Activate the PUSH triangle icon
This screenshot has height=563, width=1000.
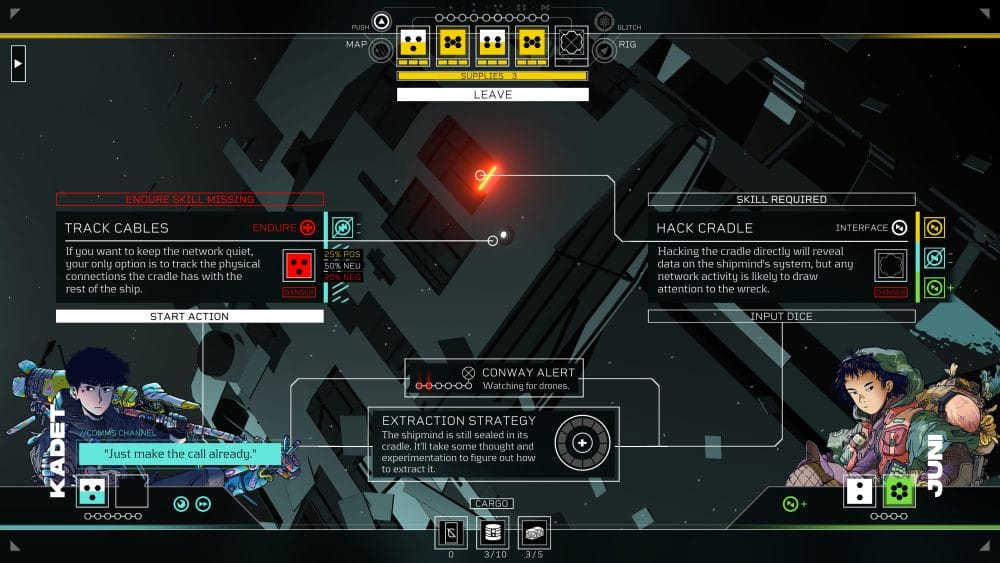[382, 21]
